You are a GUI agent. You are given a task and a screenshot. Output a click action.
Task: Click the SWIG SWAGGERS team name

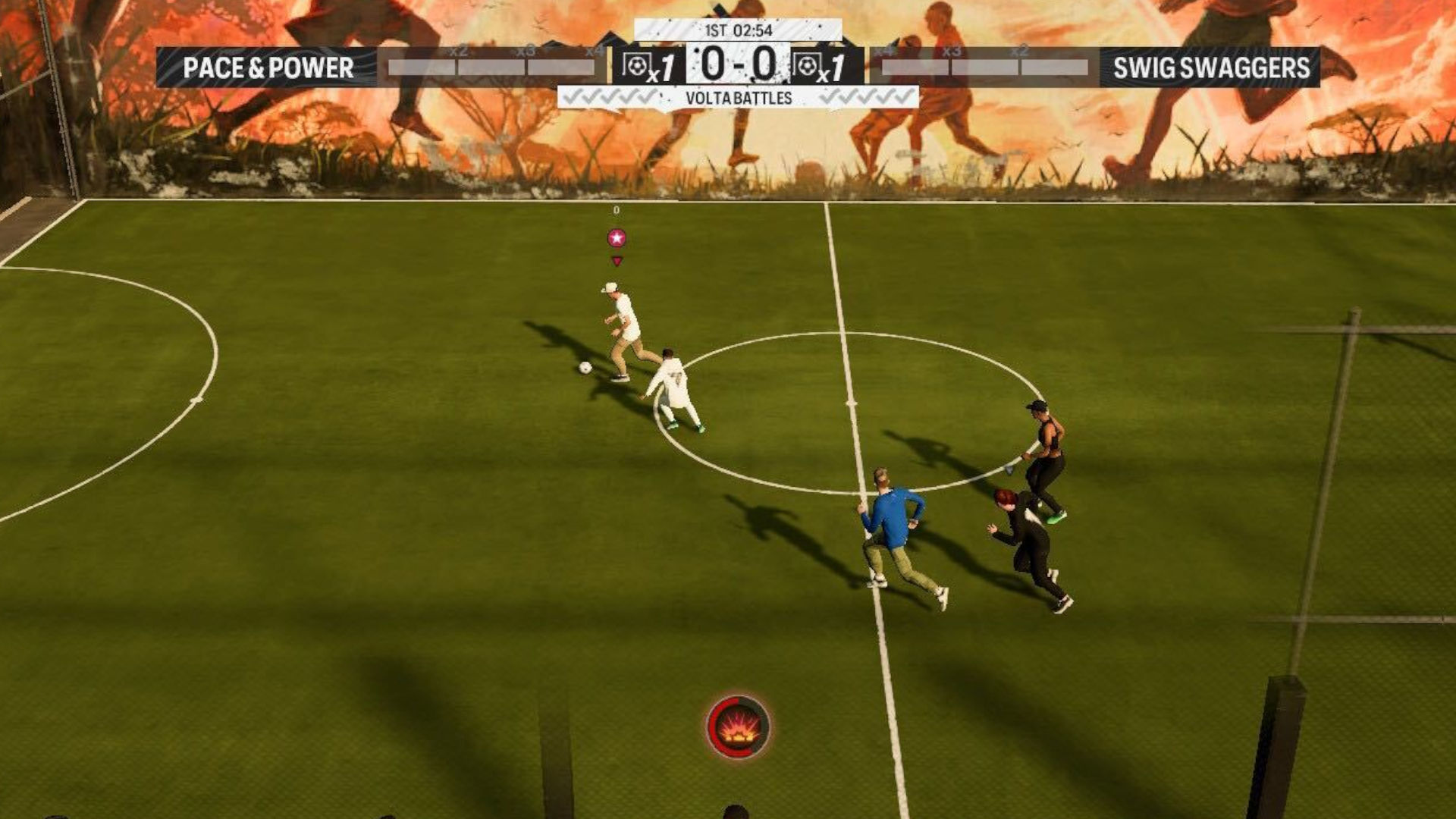pyautogui.click(x=1210, y=67)
